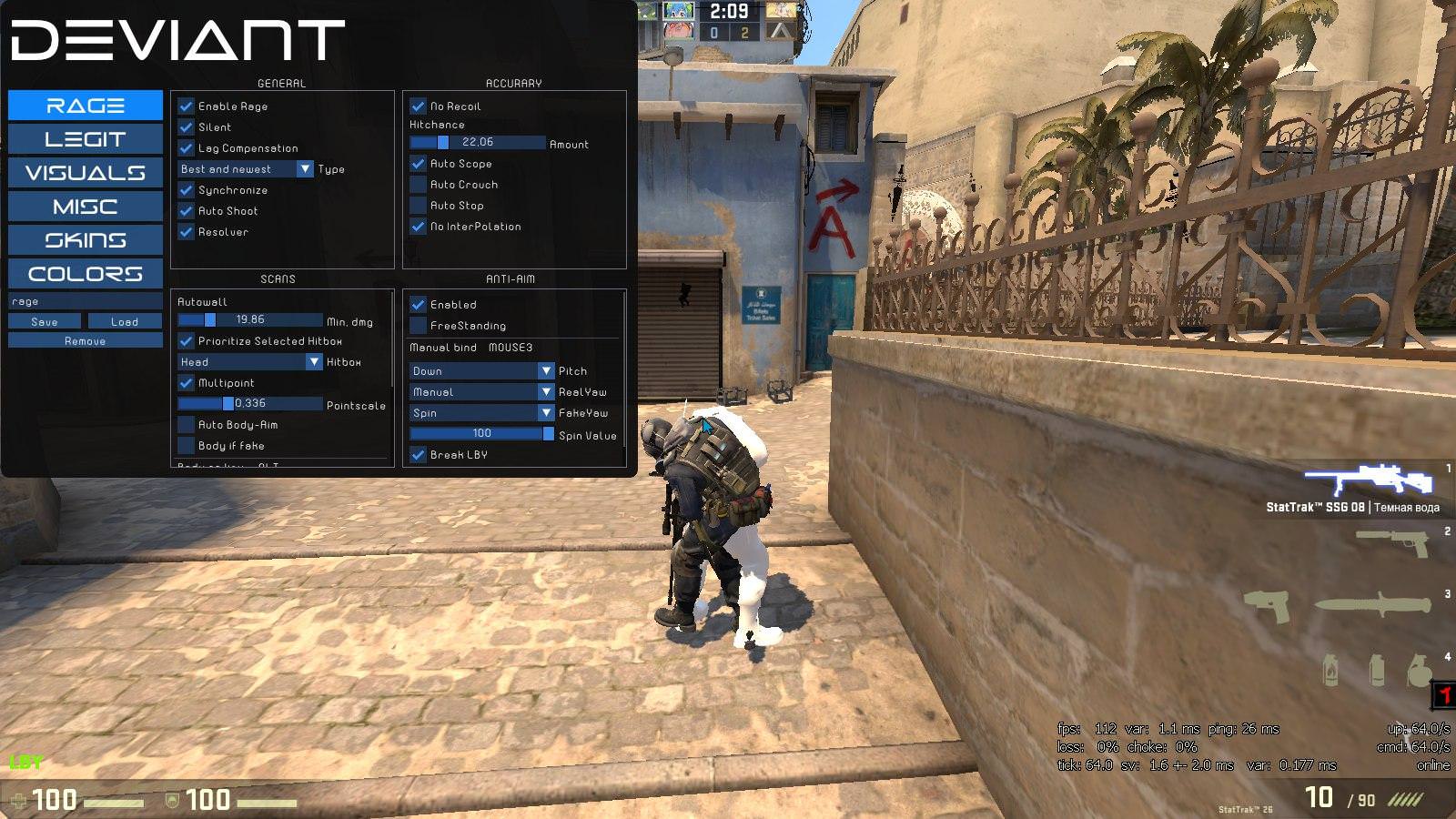Switch to the LEGIT tab
The height and width of the screenshot is (819, 1456).
86,139
